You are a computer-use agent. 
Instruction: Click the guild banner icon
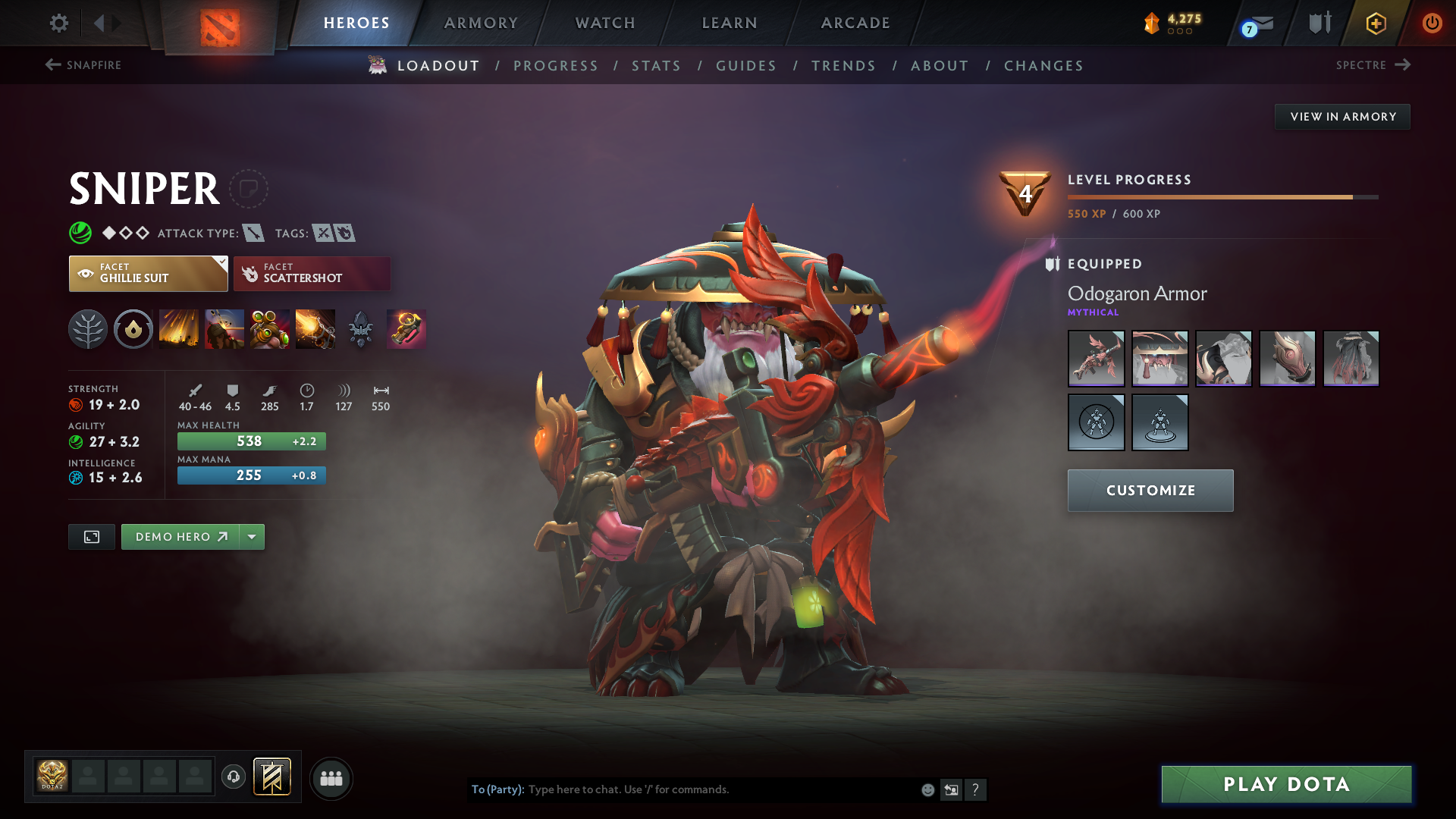[x=271, y=777]
